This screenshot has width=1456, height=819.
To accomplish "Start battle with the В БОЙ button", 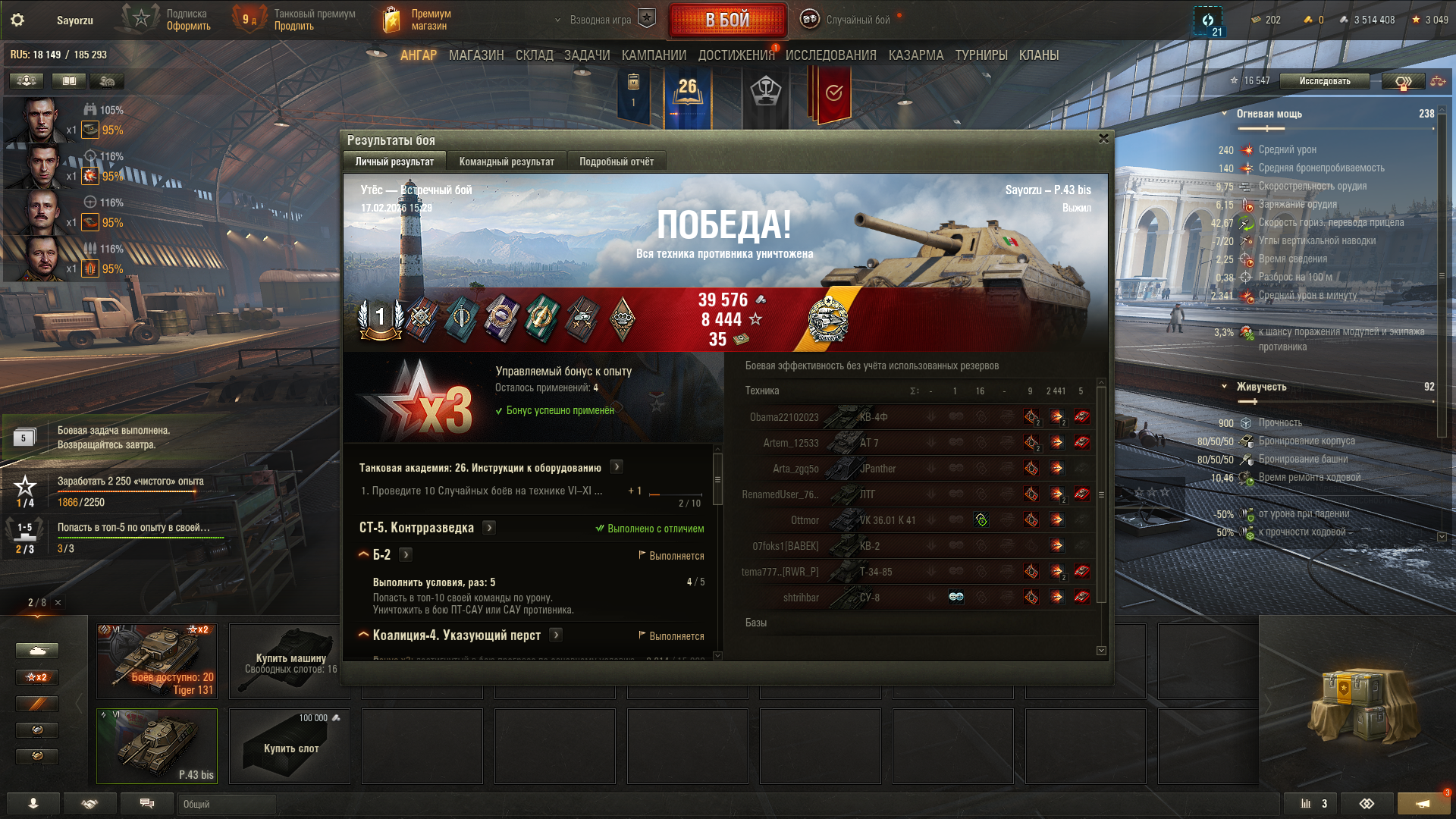I will click(726, 20).
